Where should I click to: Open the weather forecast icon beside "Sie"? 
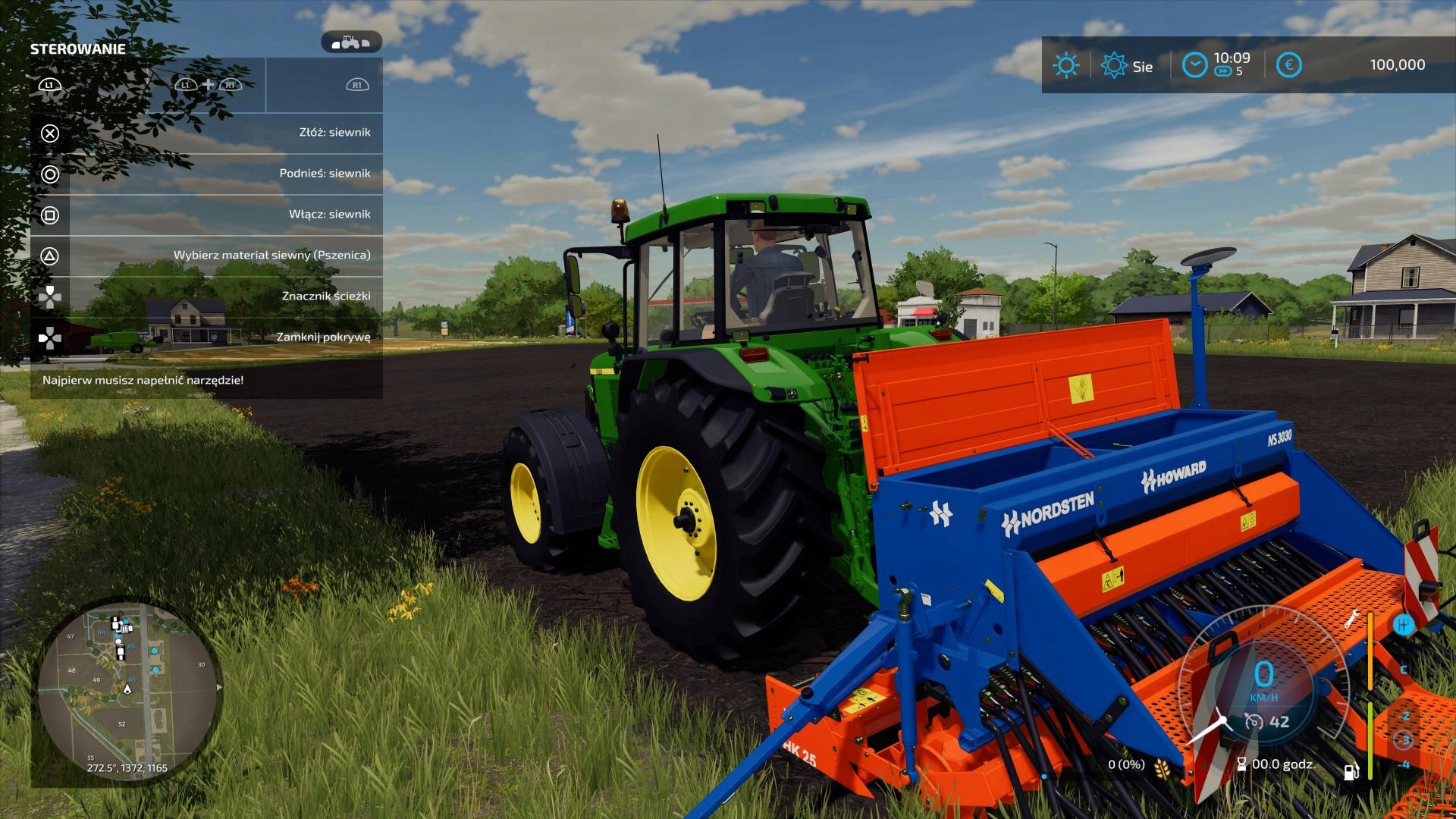point(1113,65)
